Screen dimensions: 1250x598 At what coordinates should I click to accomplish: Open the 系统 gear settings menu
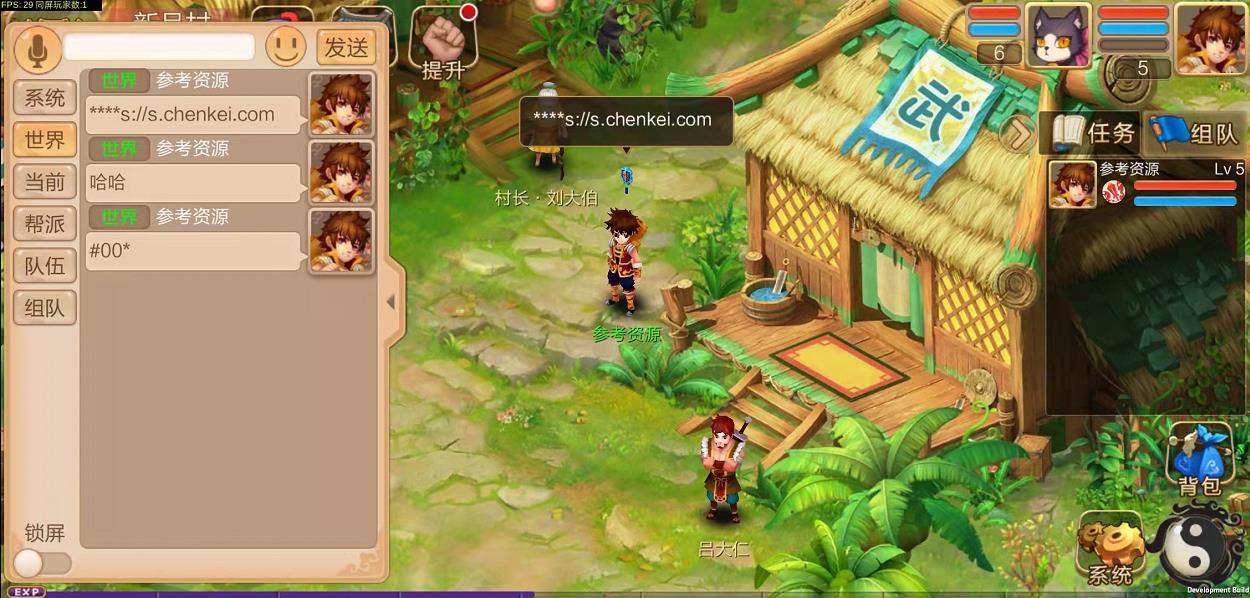click(1110, 549)
